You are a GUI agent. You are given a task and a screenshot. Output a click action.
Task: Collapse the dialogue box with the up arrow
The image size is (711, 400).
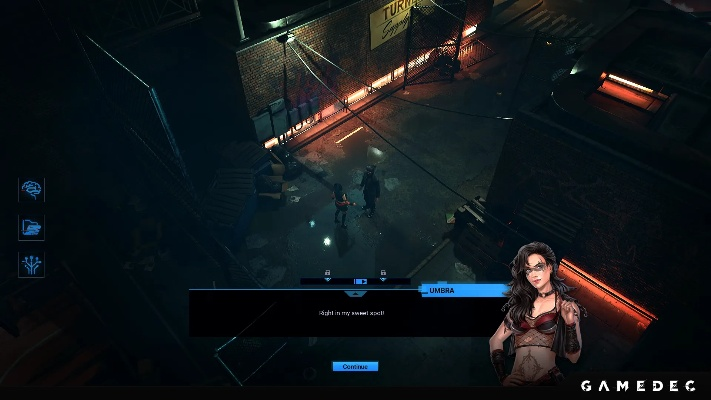353,294
